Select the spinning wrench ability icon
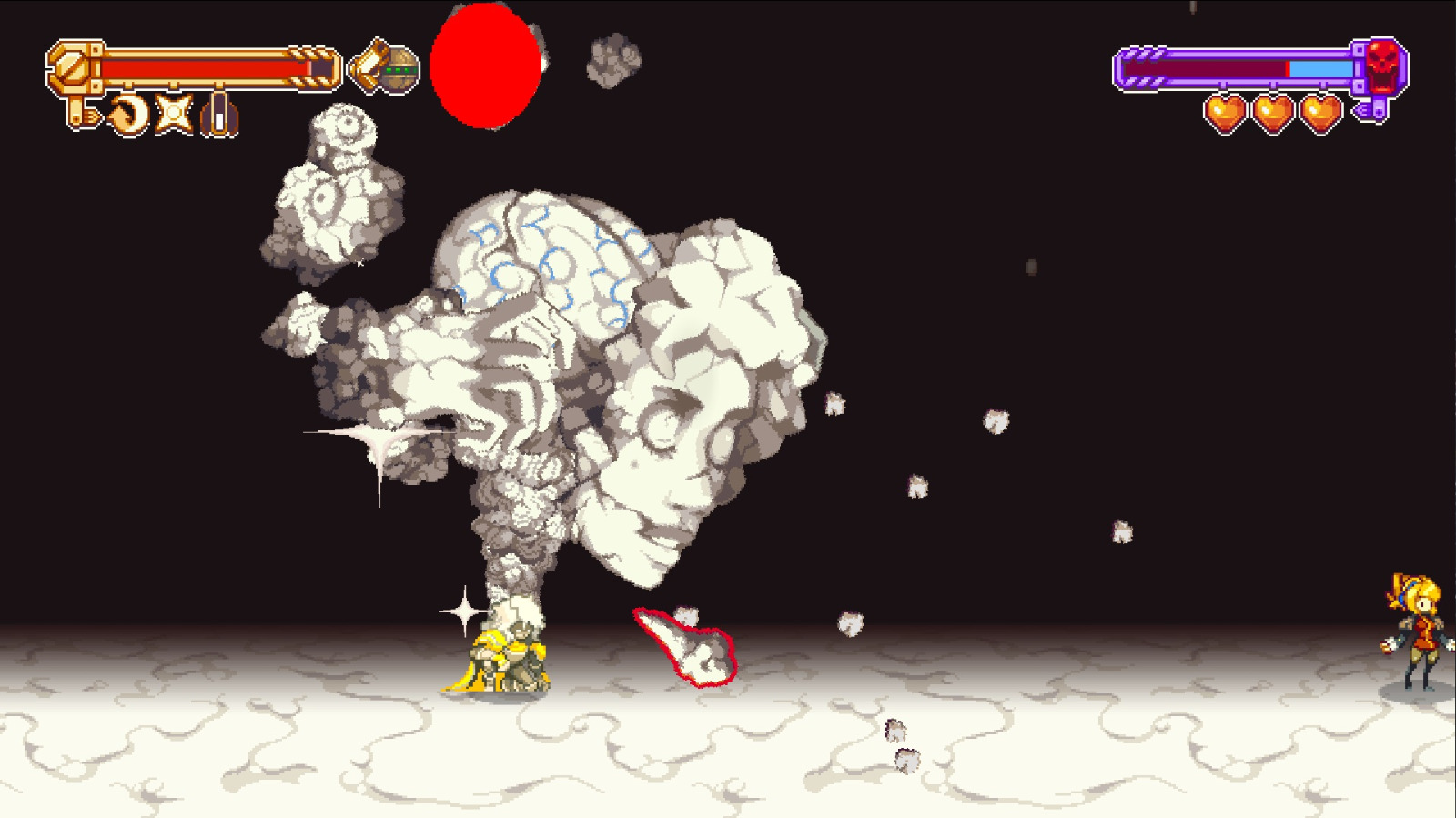1456x818 pixels. (x=129, y=112)
